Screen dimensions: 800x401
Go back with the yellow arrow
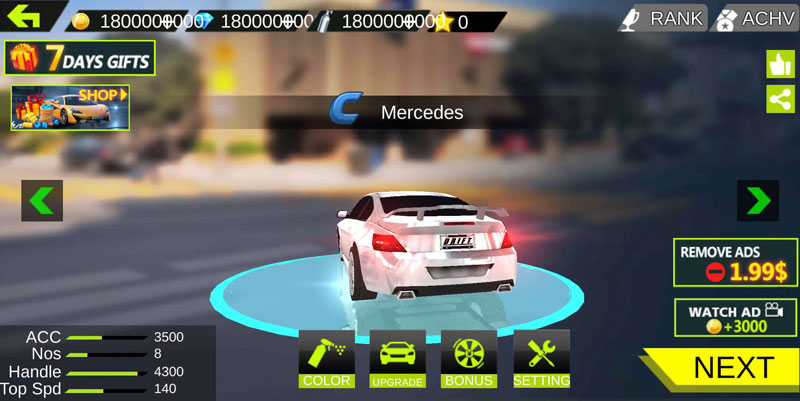pos(23,17)
